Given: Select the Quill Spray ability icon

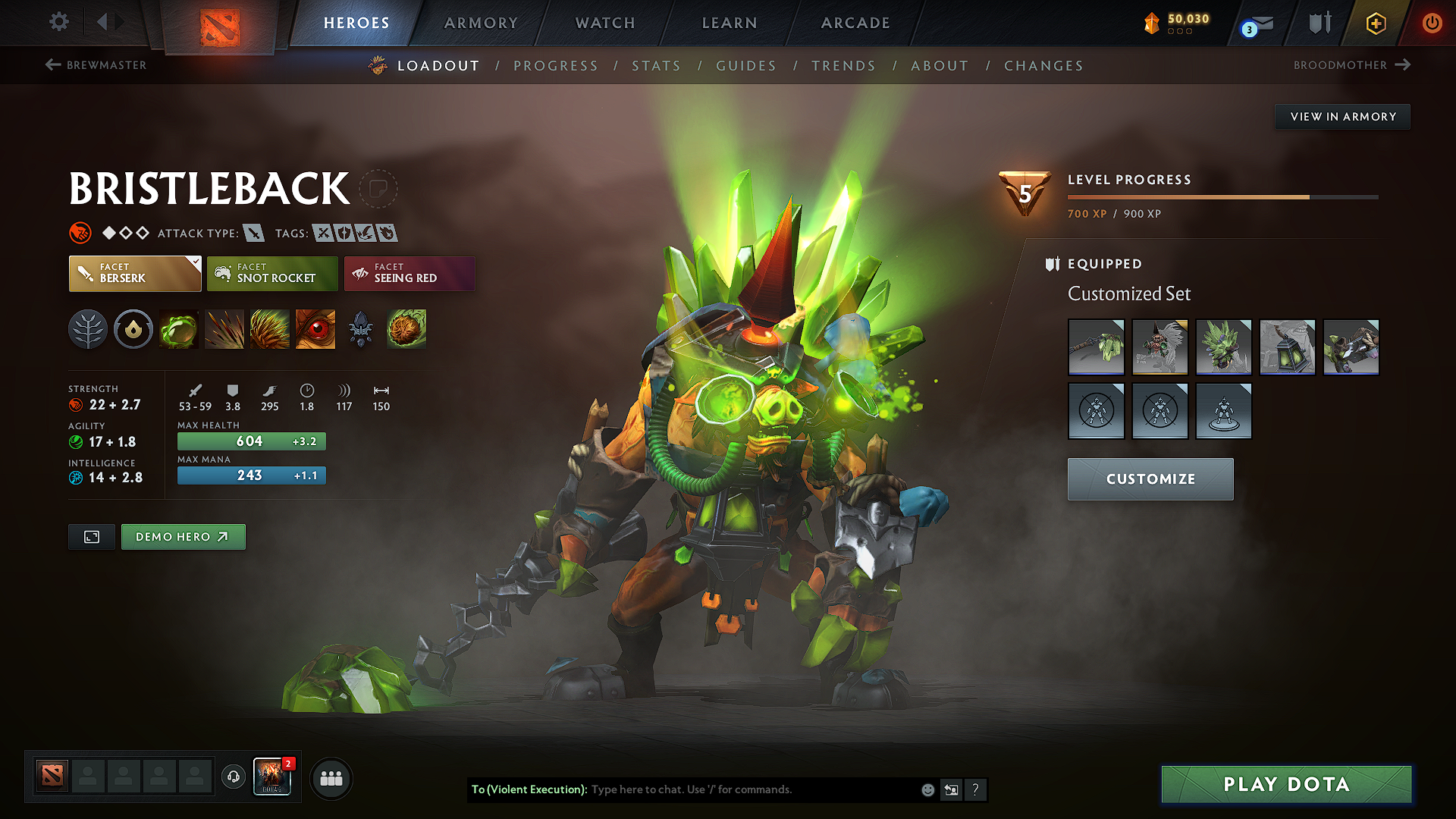Looking at the screenshot, I should (224, 329).
